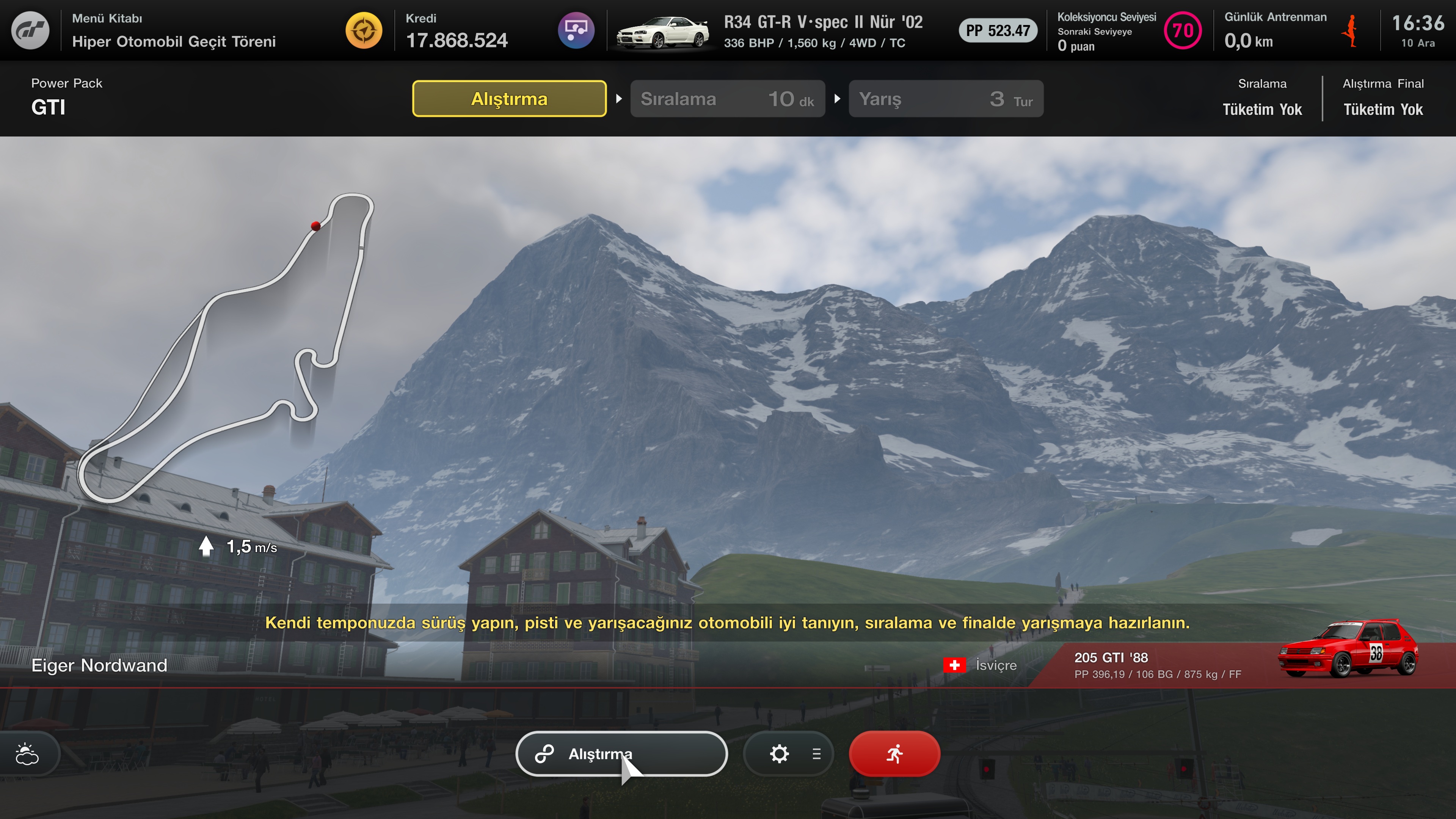Open the purple music and gift icon
Screen dimensions: 1456x819
[576, 30]
